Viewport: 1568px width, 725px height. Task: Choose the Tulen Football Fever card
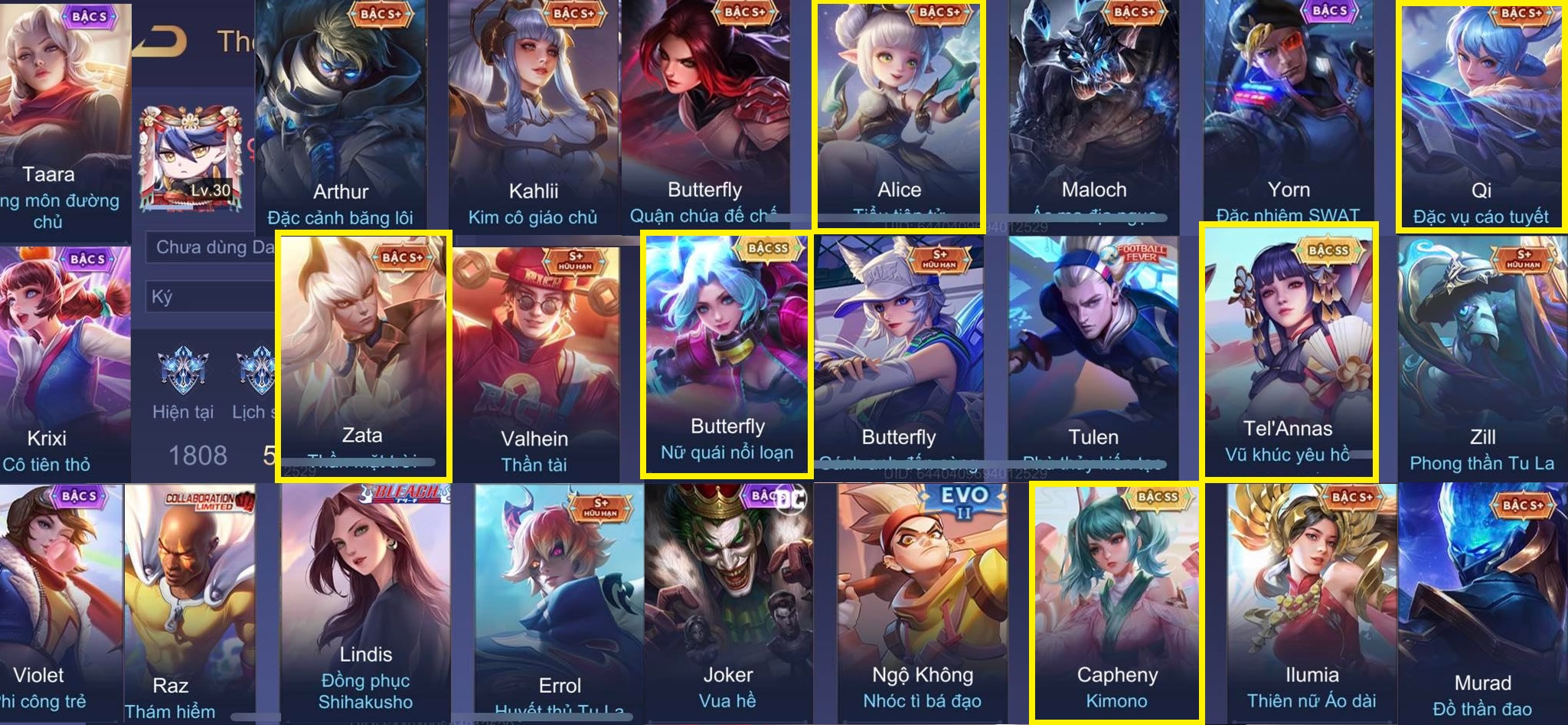[1093, 356]
